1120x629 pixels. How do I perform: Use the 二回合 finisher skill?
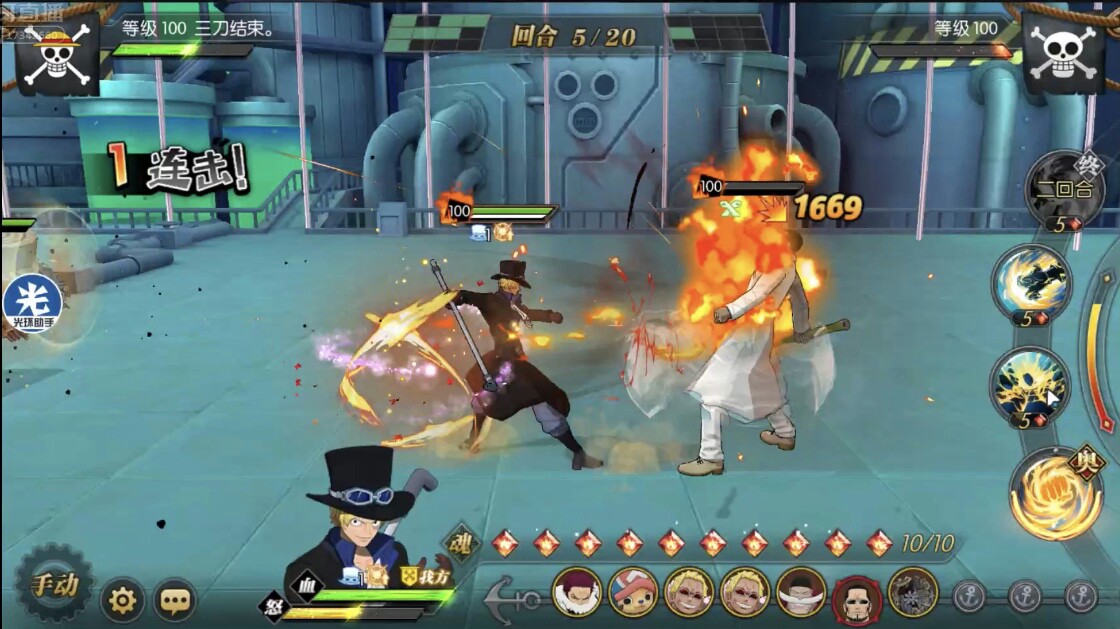1064,190
